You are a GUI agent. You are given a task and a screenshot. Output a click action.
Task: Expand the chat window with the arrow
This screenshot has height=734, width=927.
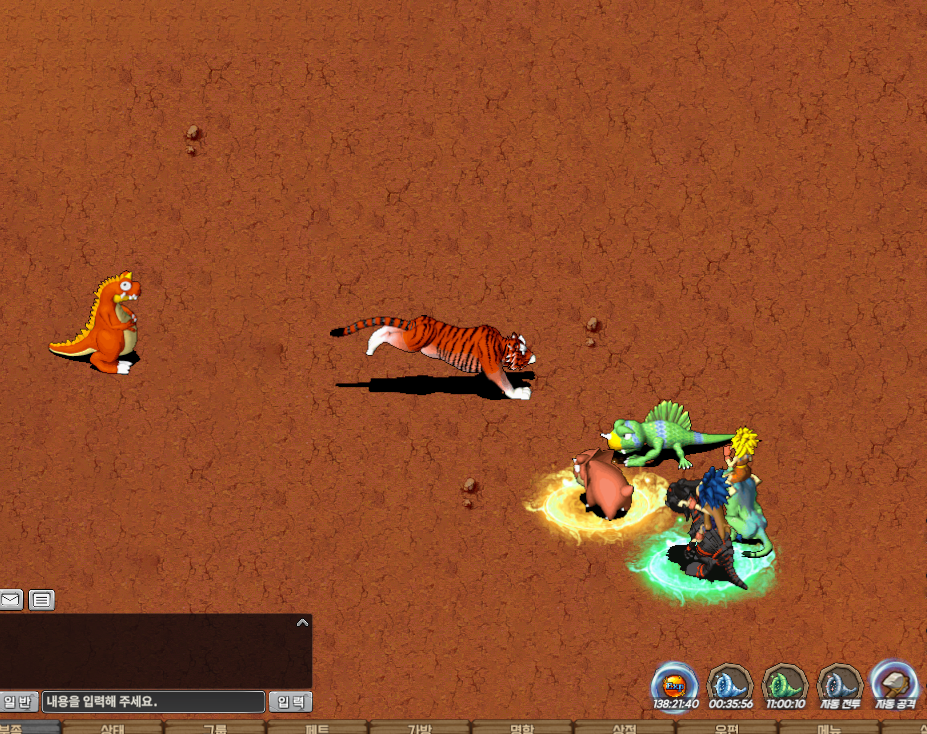(303, 623)
